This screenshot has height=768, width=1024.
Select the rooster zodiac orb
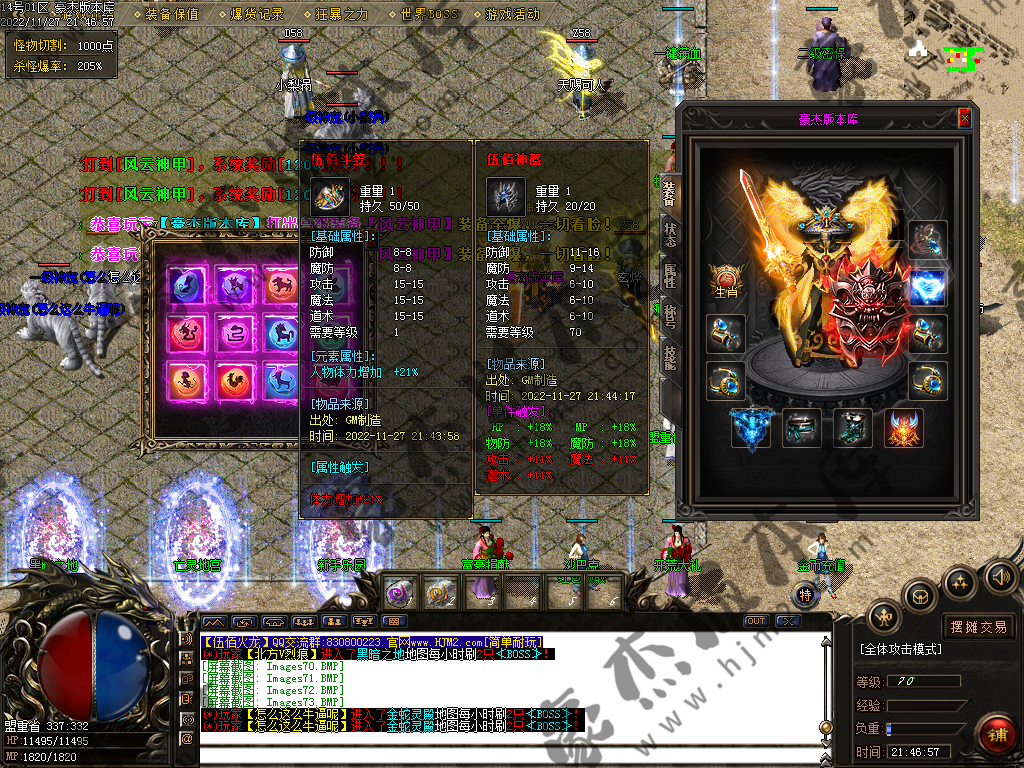point(234,380)
